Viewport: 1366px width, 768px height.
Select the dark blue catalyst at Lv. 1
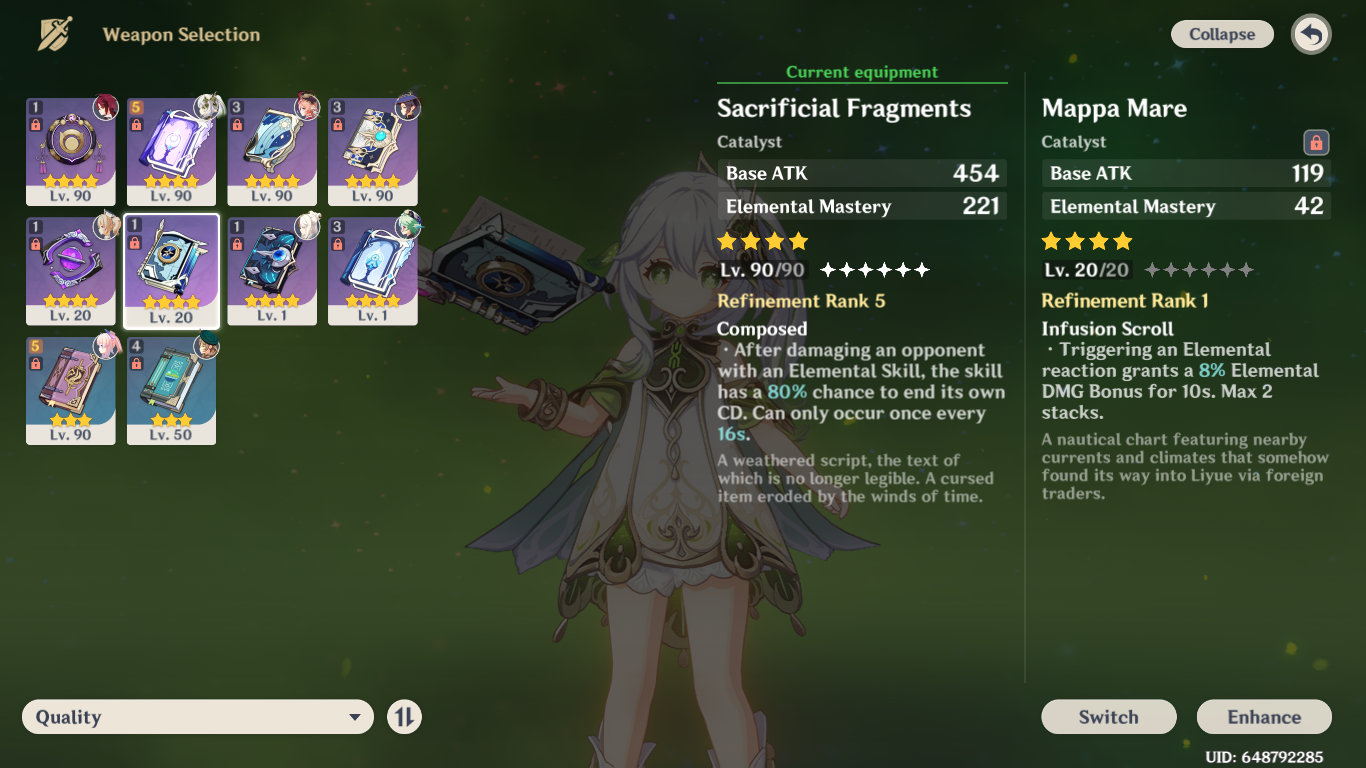click(272, 268)
